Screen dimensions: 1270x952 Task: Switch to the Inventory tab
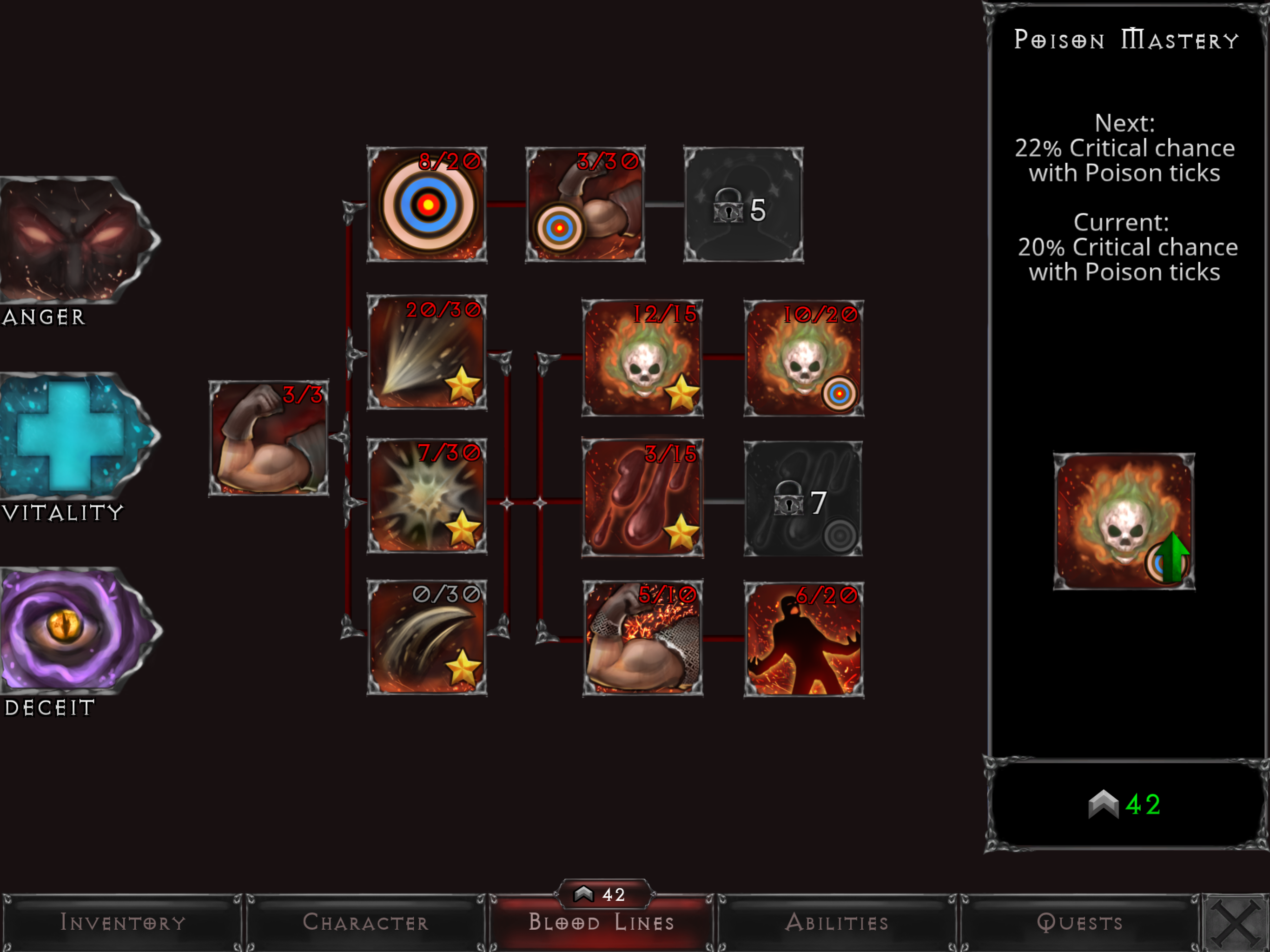[x=122, y=923]
